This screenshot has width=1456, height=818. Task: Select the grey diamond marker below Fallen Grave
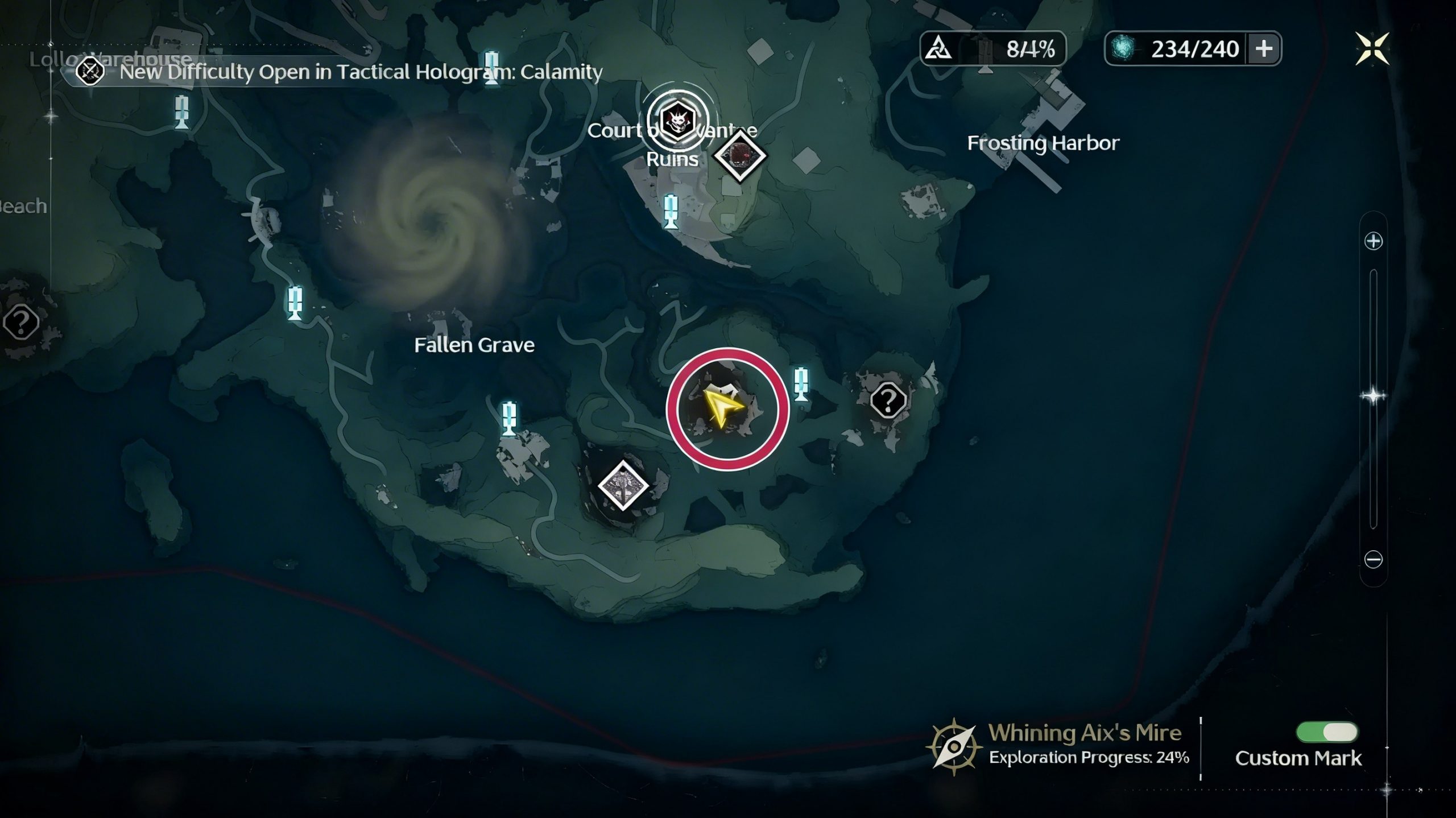click(x=623, y=485)
